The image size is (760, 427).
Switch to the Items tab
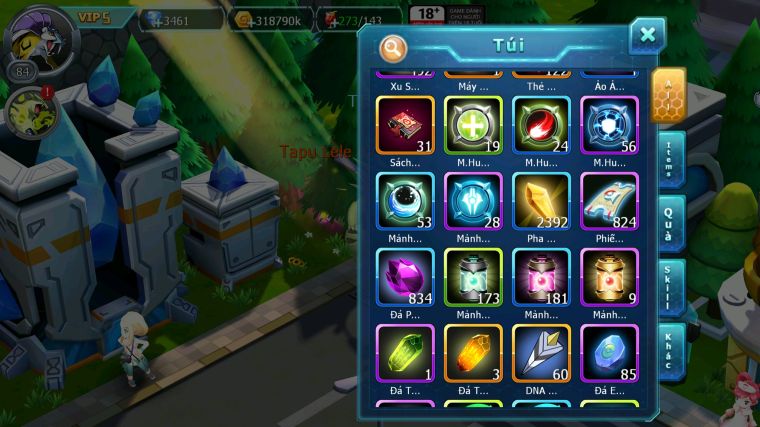(x=668, y=160)
